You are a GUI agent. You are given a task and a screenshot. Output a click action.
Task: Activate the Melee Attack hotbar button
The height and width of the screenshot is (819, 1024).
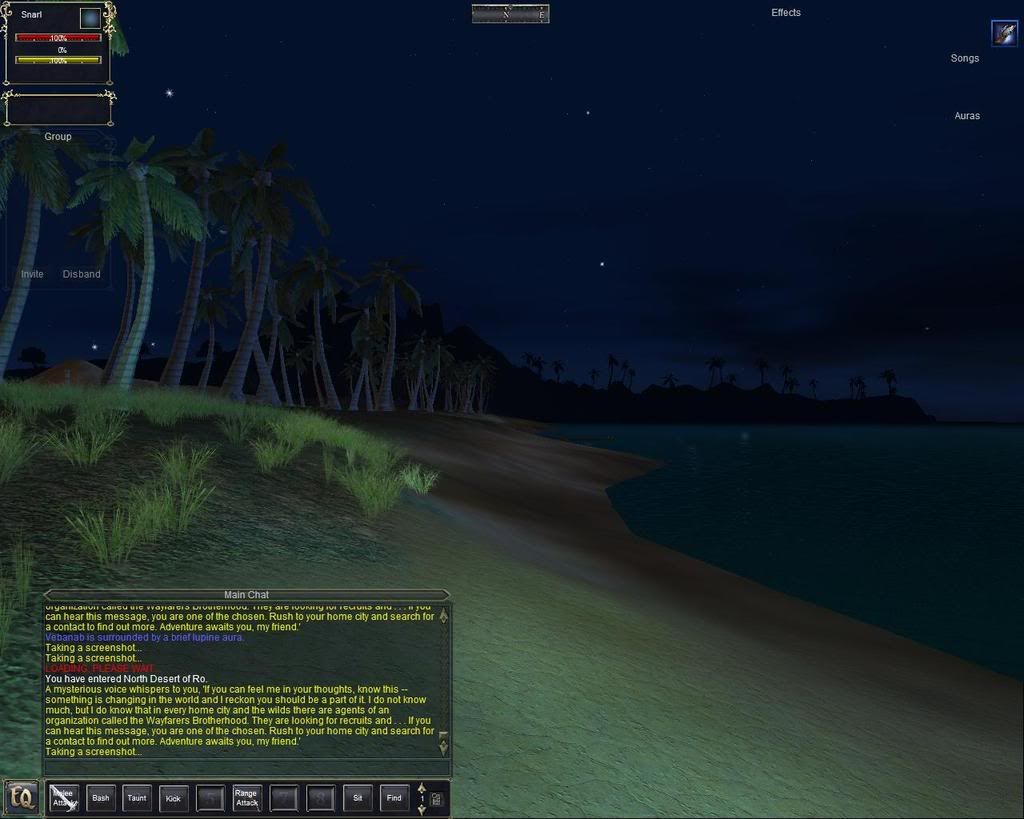click(x=64, y=798)
